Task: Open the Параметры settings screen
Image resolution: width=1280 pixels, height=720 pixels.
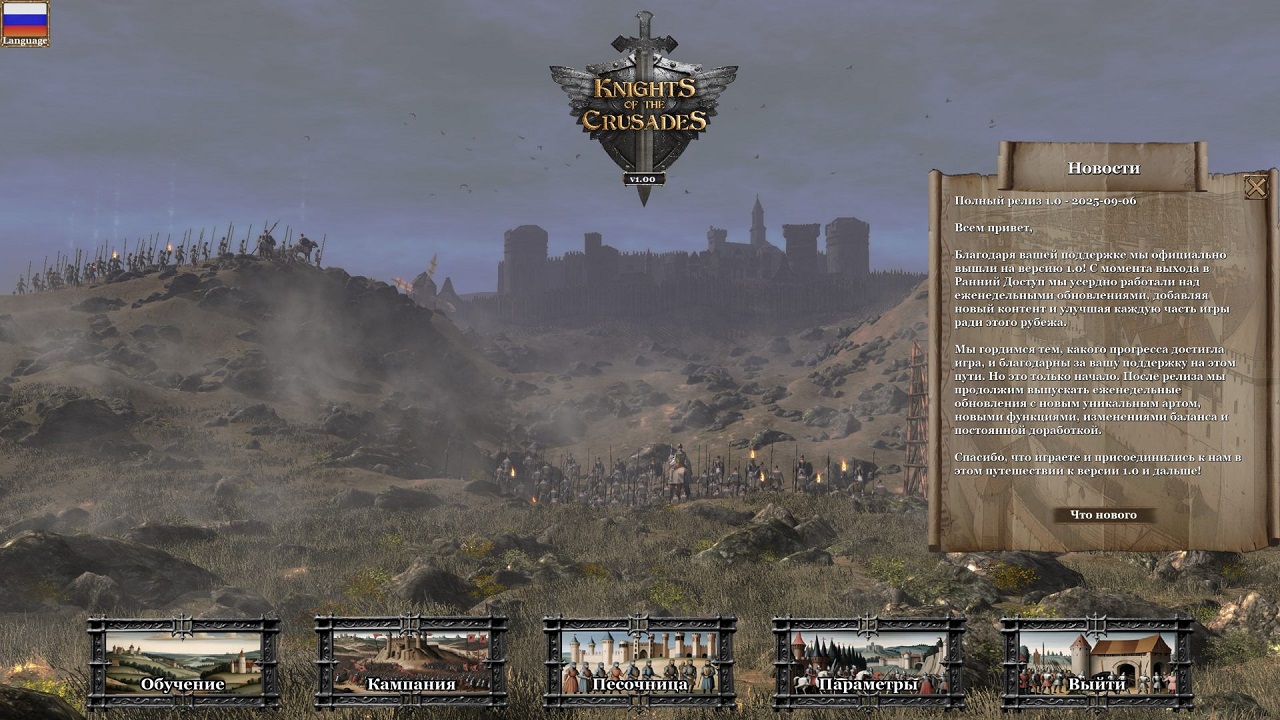Action: (870, 687)
